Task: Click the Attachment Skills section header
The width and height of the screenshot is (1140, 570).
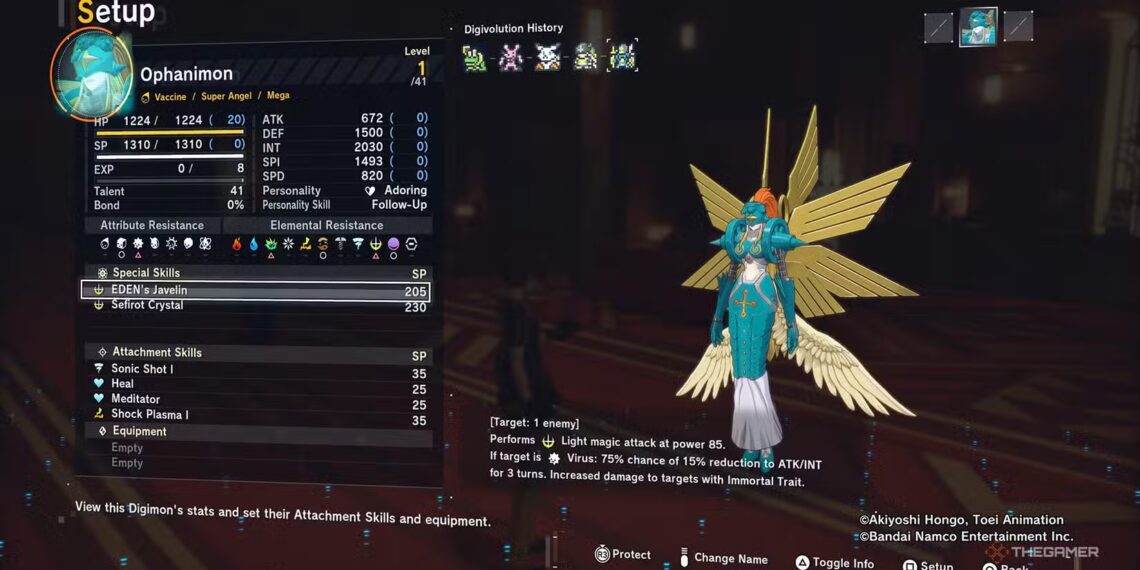Action: 156,352
